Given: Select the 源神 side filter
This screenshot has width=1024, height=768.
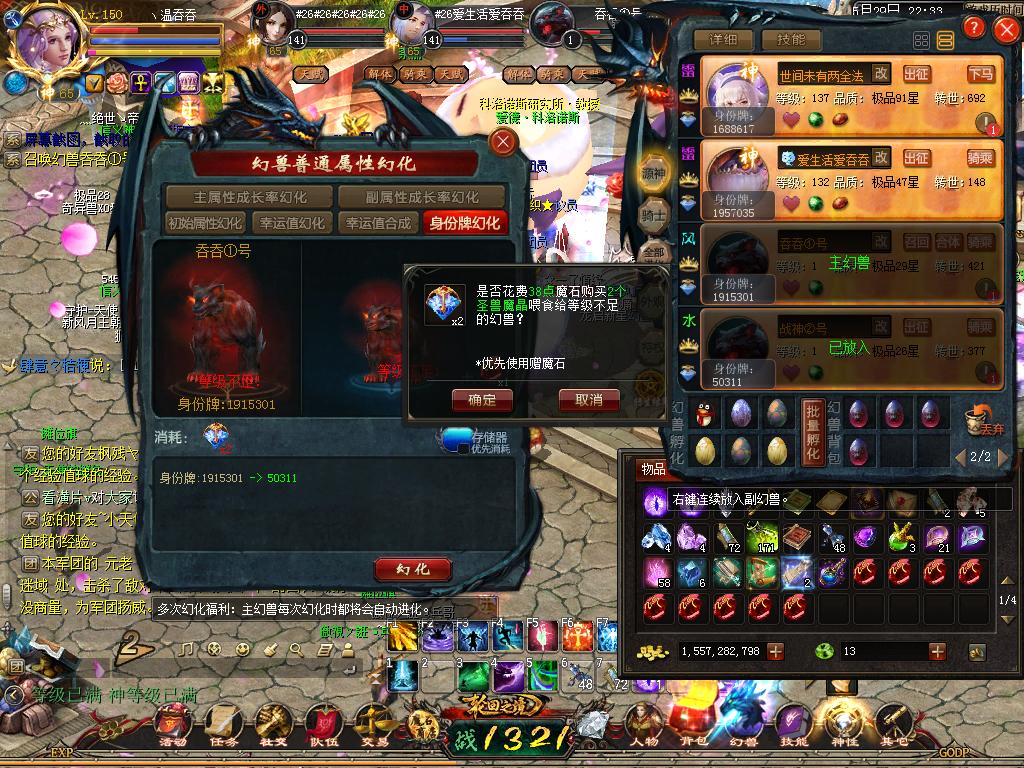Looking at the screenshot, I should coord(653,173).
